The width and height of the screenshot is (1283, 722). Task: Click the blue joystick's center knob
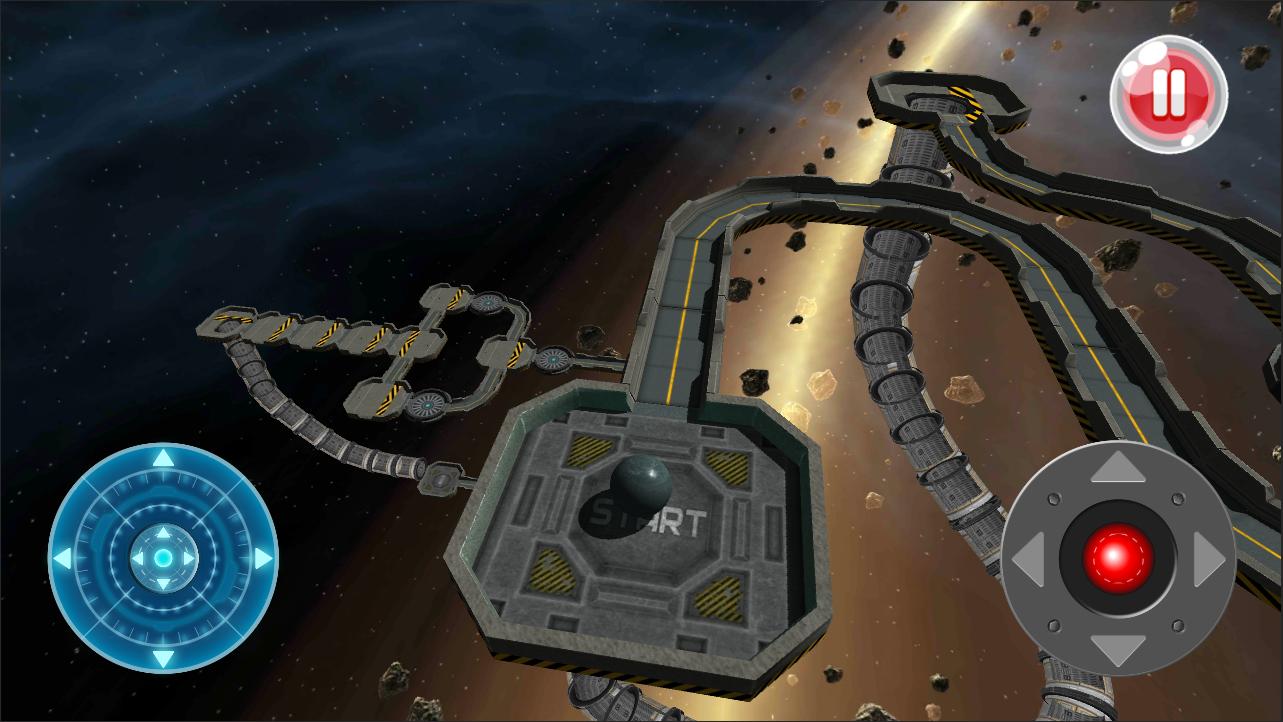coord(163,557)
